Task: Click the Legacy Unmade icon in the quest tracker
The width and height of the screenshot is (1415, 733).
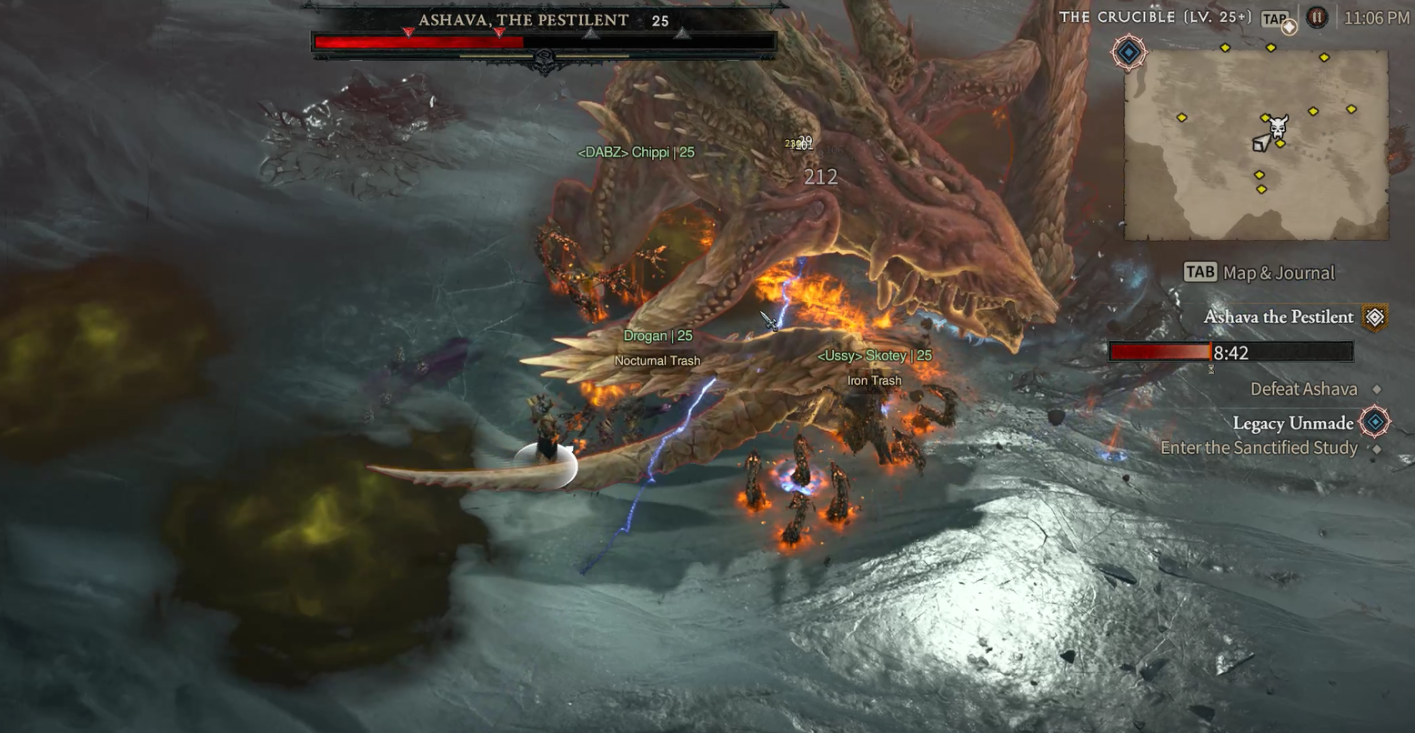Action: click(1375, 422)
